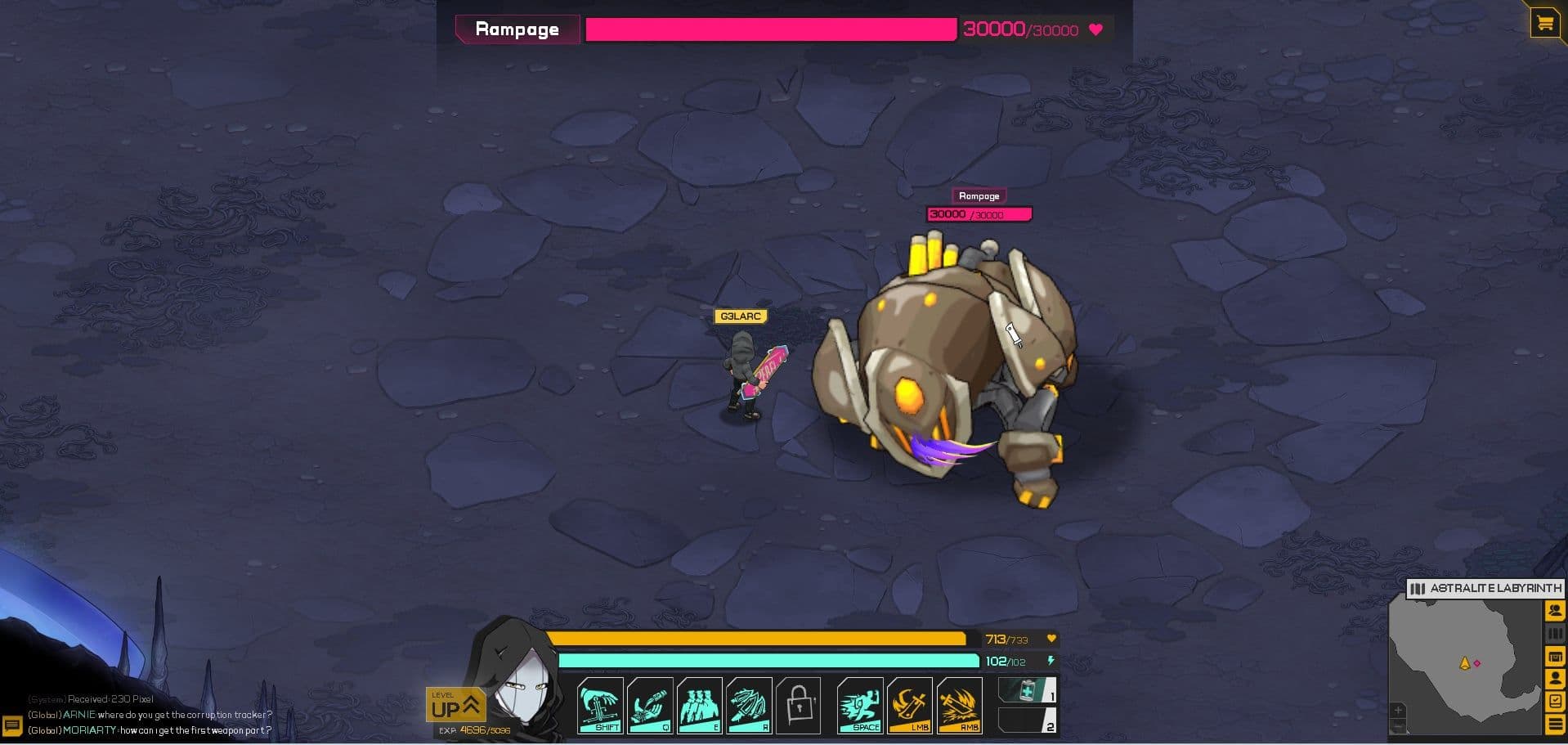
Task: Select the locked padlock ability slot
Action: coord(798,706)
